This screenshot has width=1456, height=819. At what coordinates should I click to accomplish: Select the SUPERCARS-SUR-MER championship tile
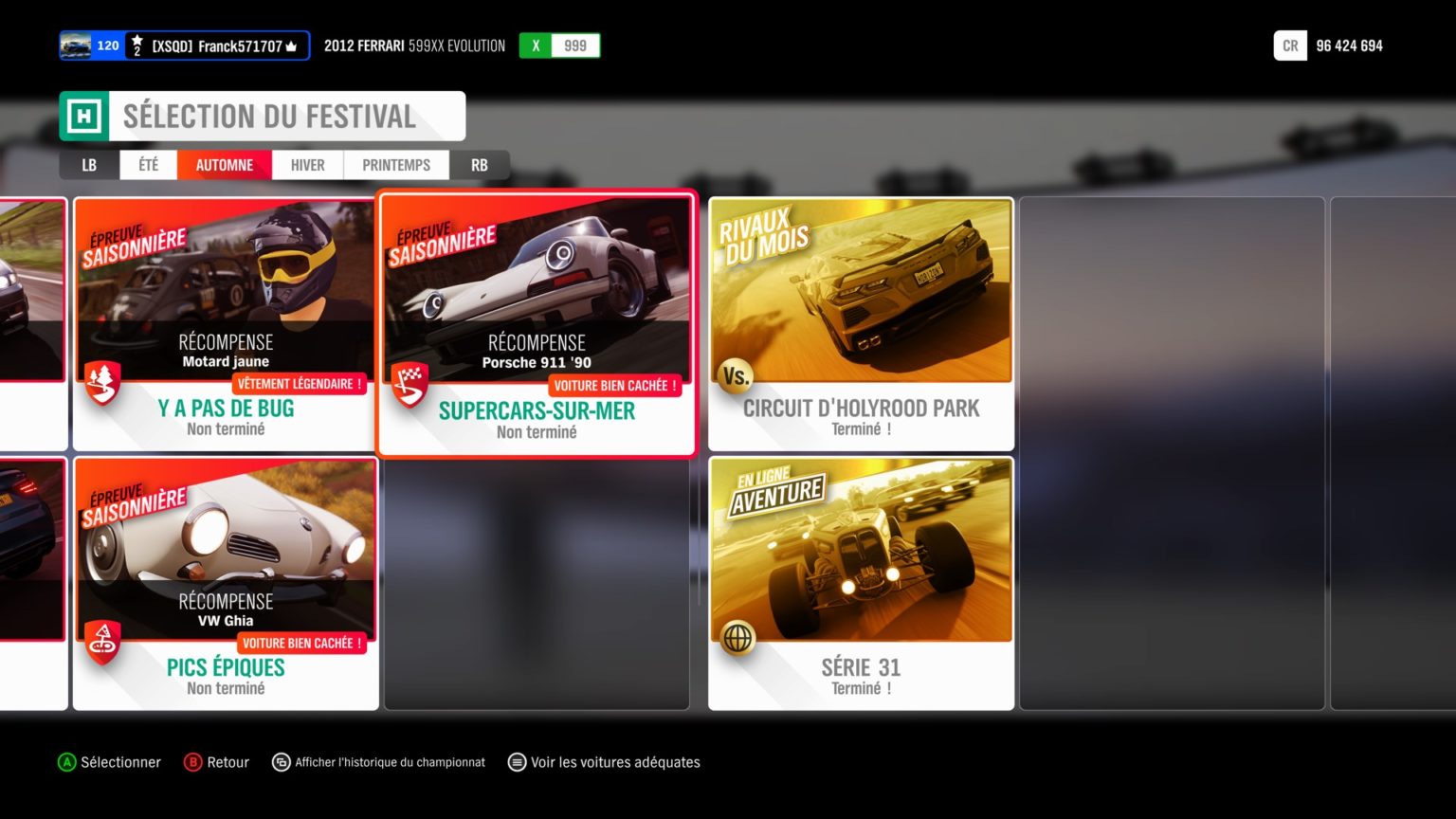[537, 323]
